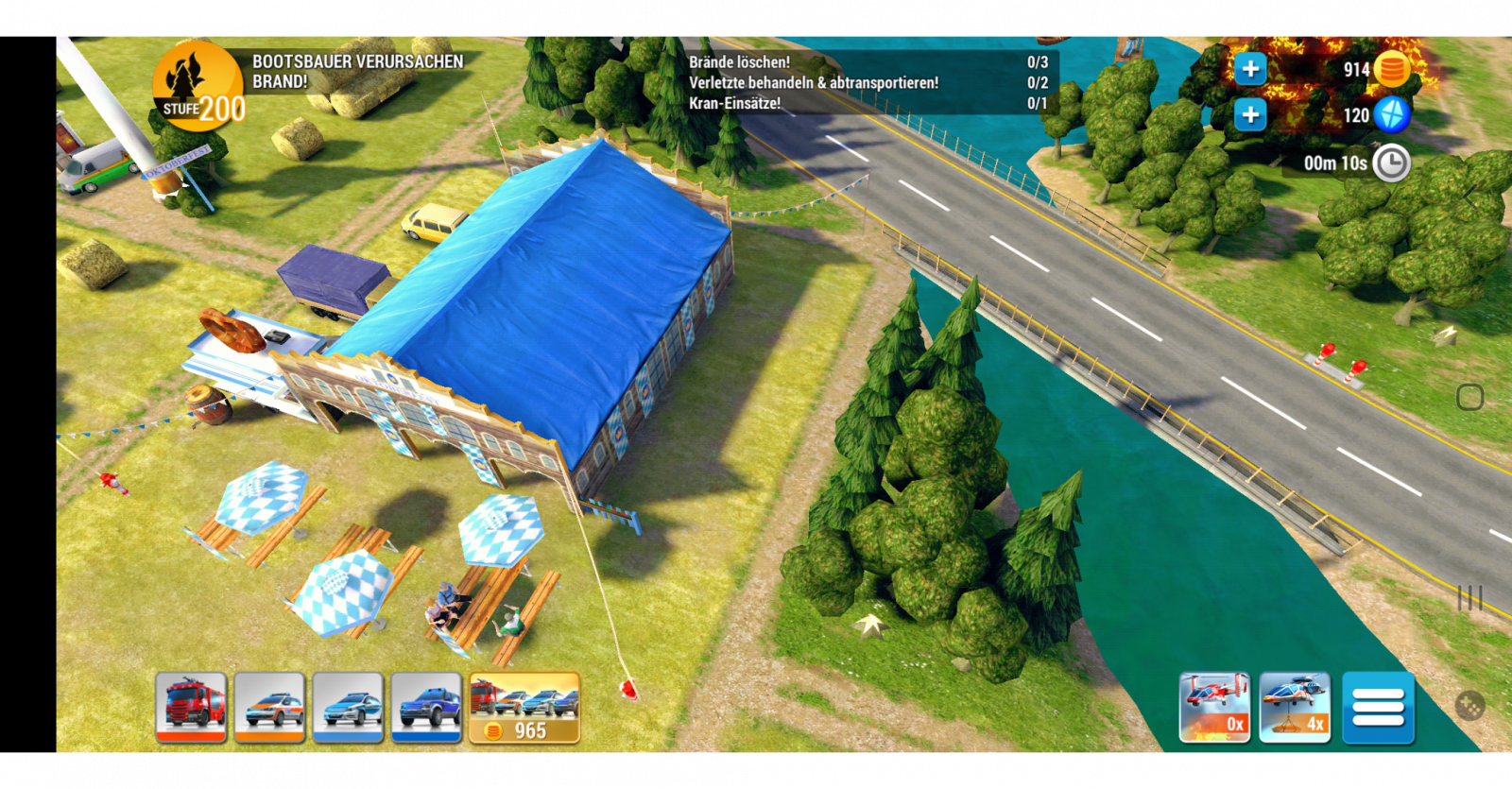
Task: Select the dark blue SUV unit
Action: tap(426, 707)
